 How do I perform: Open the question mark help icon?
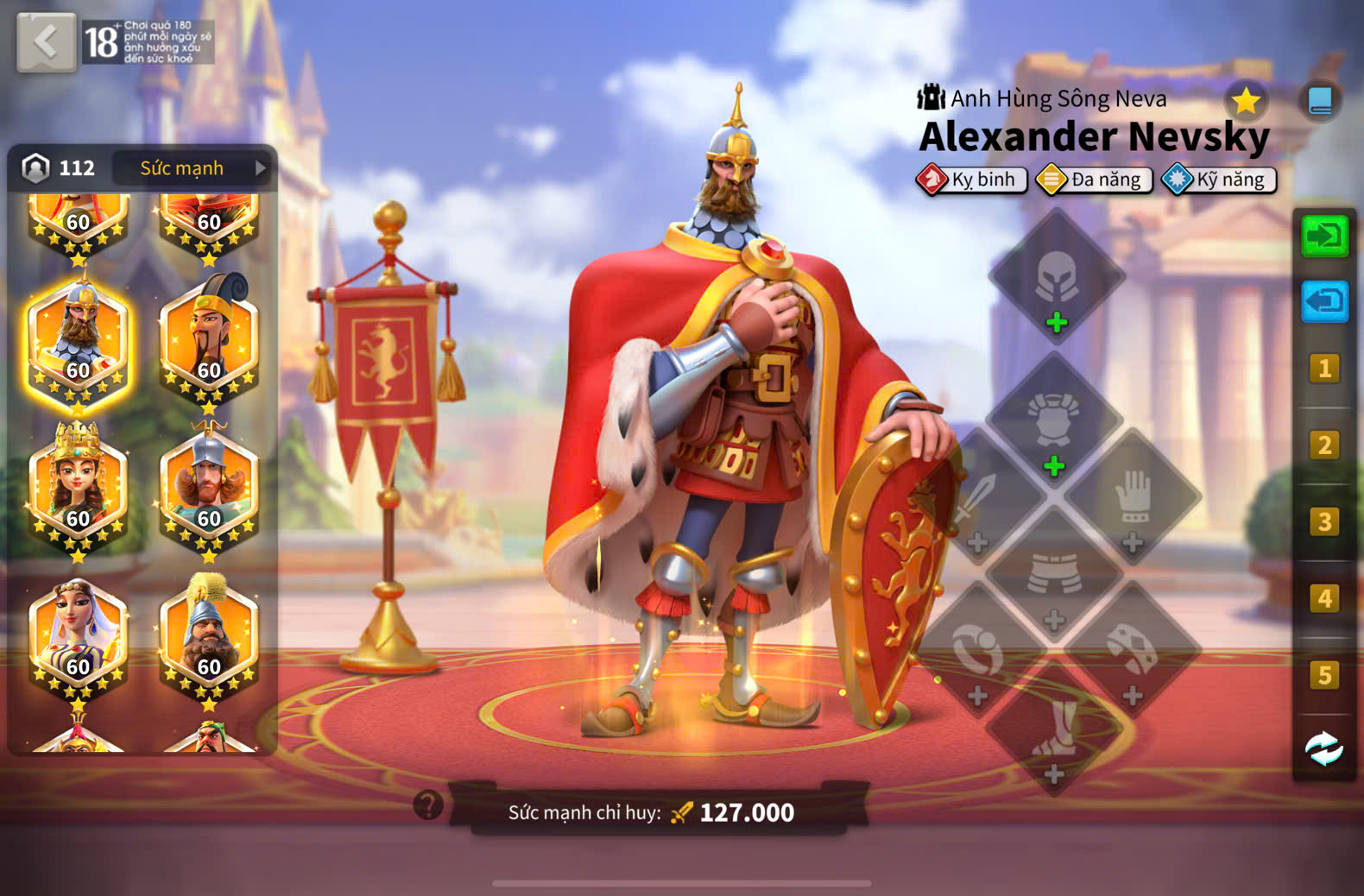[x=428, y=805]
